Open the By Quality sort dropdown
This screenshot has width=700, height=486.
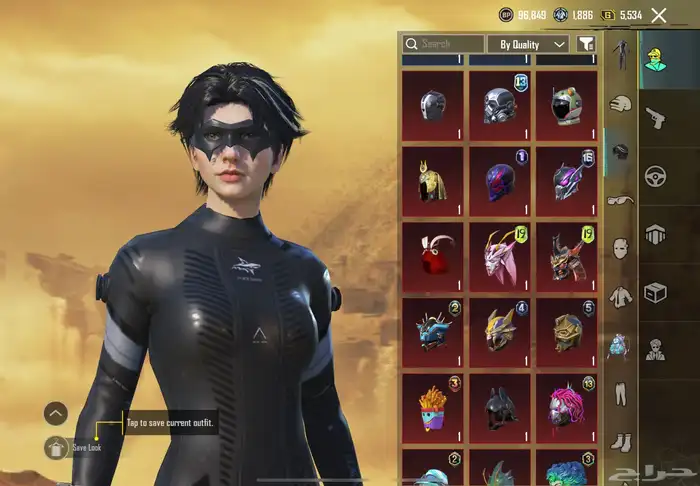click(x=528, y=44)
